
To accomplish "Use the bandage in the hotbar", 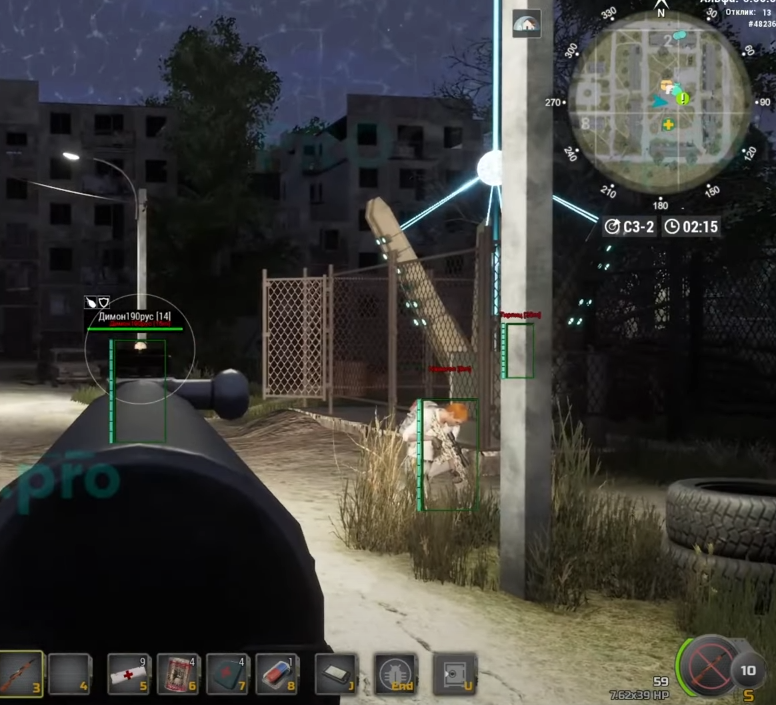I will click(128, 673).
